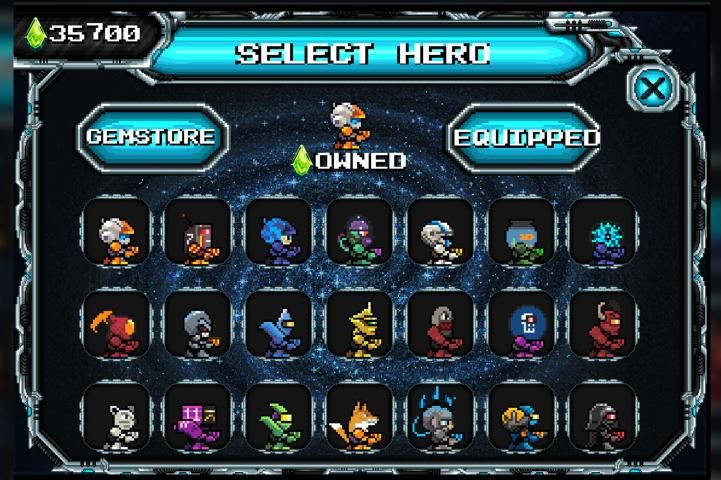Close the Select Hero window
Screen dimensions: 721x480
tap(652, 88)
